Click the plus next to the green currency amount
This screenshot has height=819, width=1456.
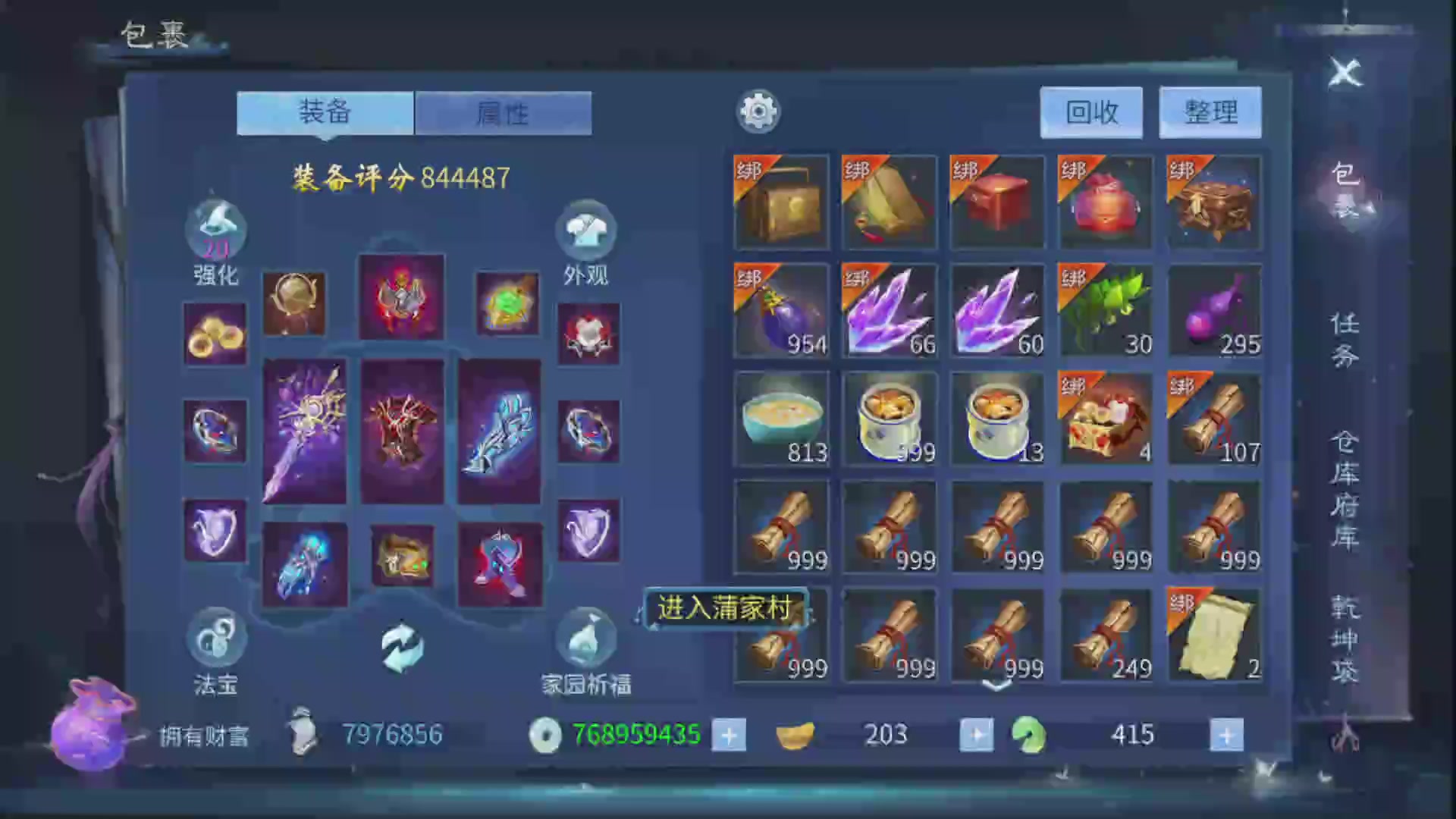tap(1225, 734)
